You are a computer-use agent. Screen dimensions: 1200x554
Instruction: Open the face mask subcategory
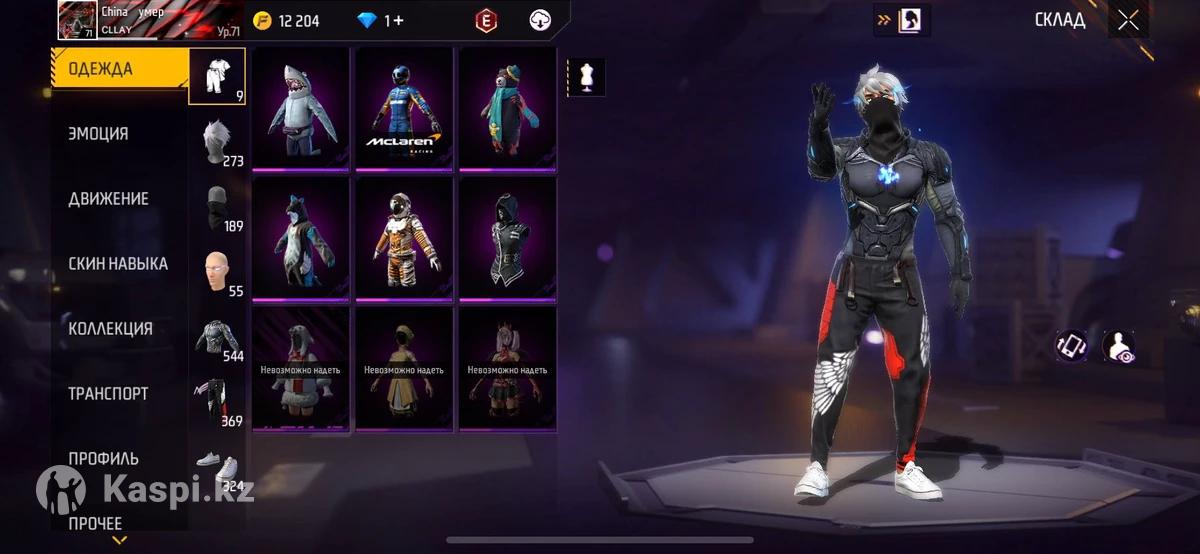coord(217,206)
